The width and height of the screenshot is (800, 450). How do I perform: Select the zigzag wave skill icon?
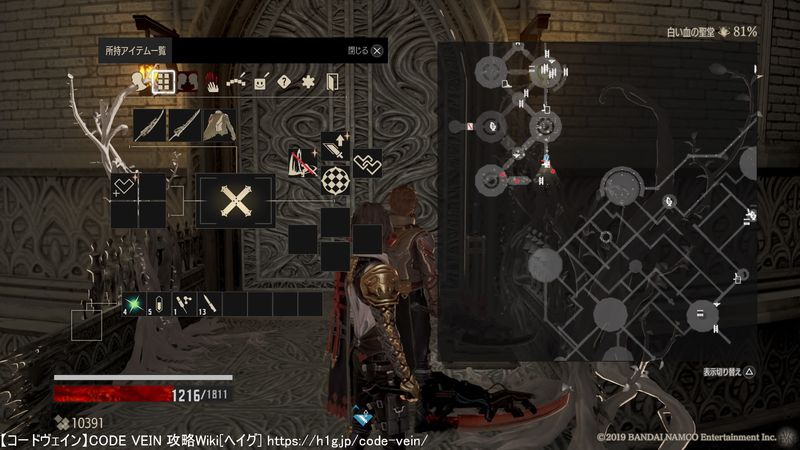(x=367, y=162)
